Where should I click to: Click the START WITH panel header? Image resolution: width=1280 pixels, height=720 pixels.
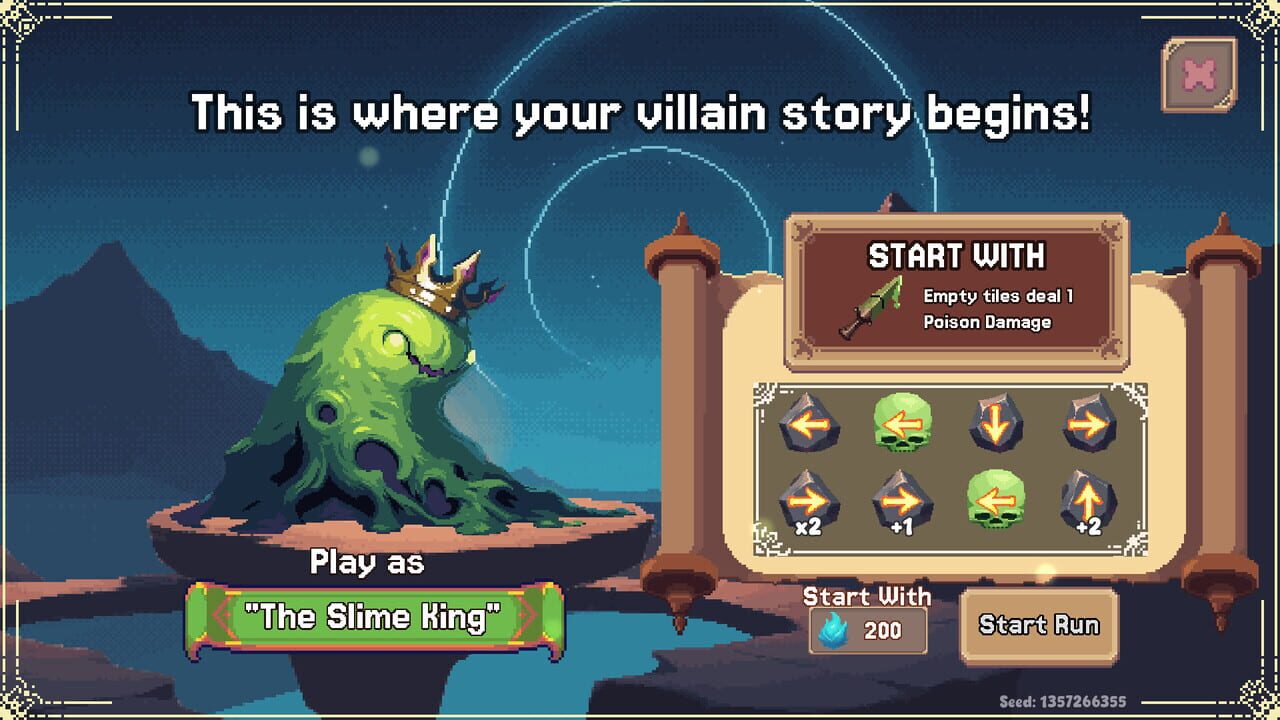(960, 258)
